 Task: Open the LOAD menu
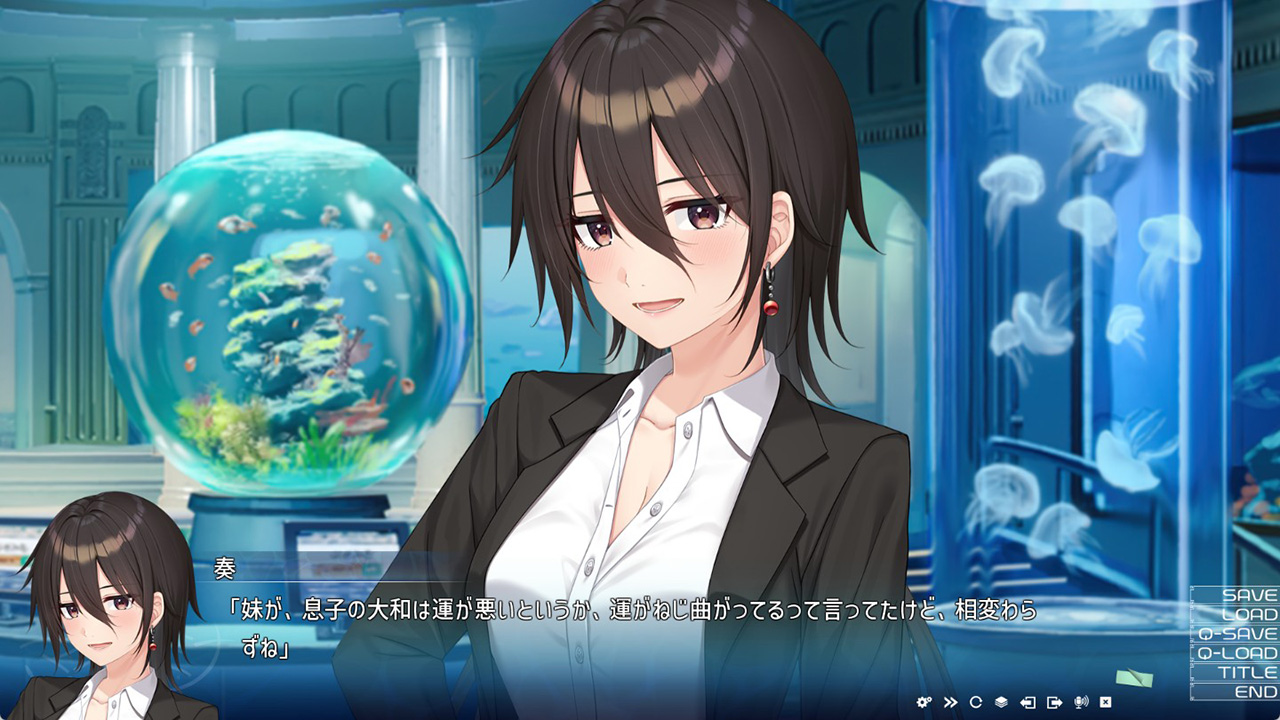point(1236,614)
